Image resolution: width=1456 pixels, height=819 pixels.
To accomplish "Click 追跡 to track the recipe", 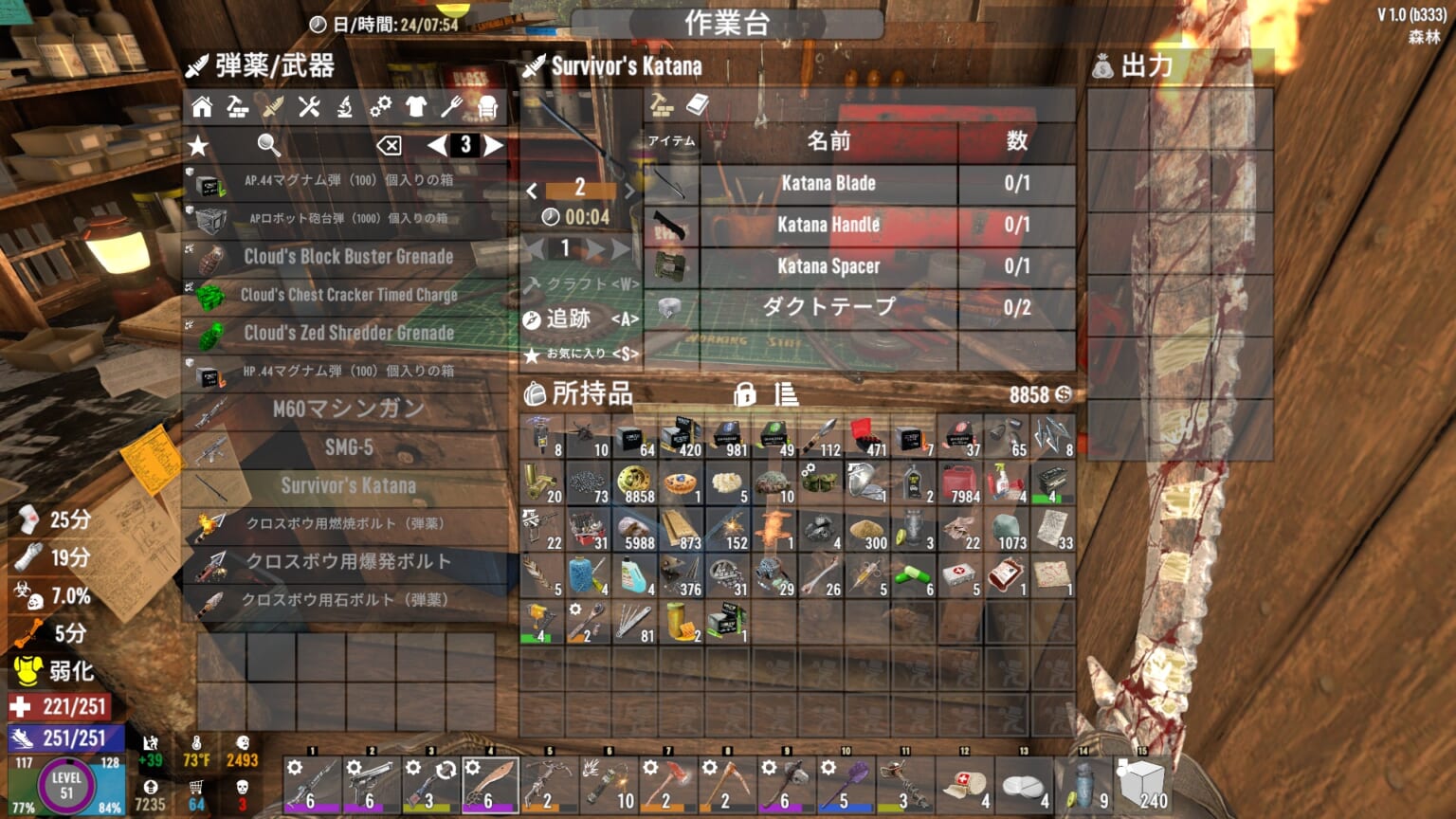I will (572, 319).
